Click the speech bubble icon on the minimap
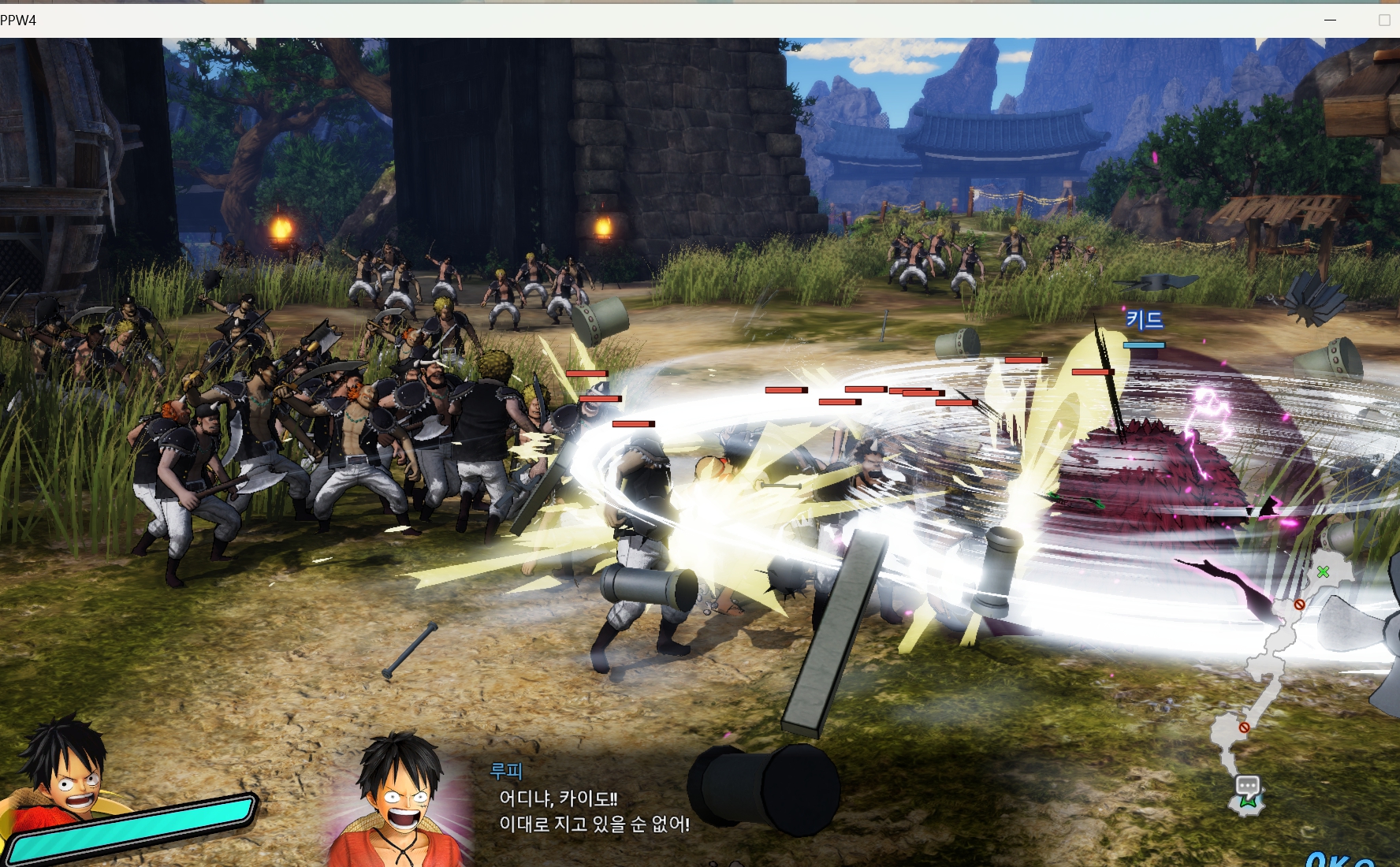The height and width of the screenshot is (867, 1400). pos(1247,785)
